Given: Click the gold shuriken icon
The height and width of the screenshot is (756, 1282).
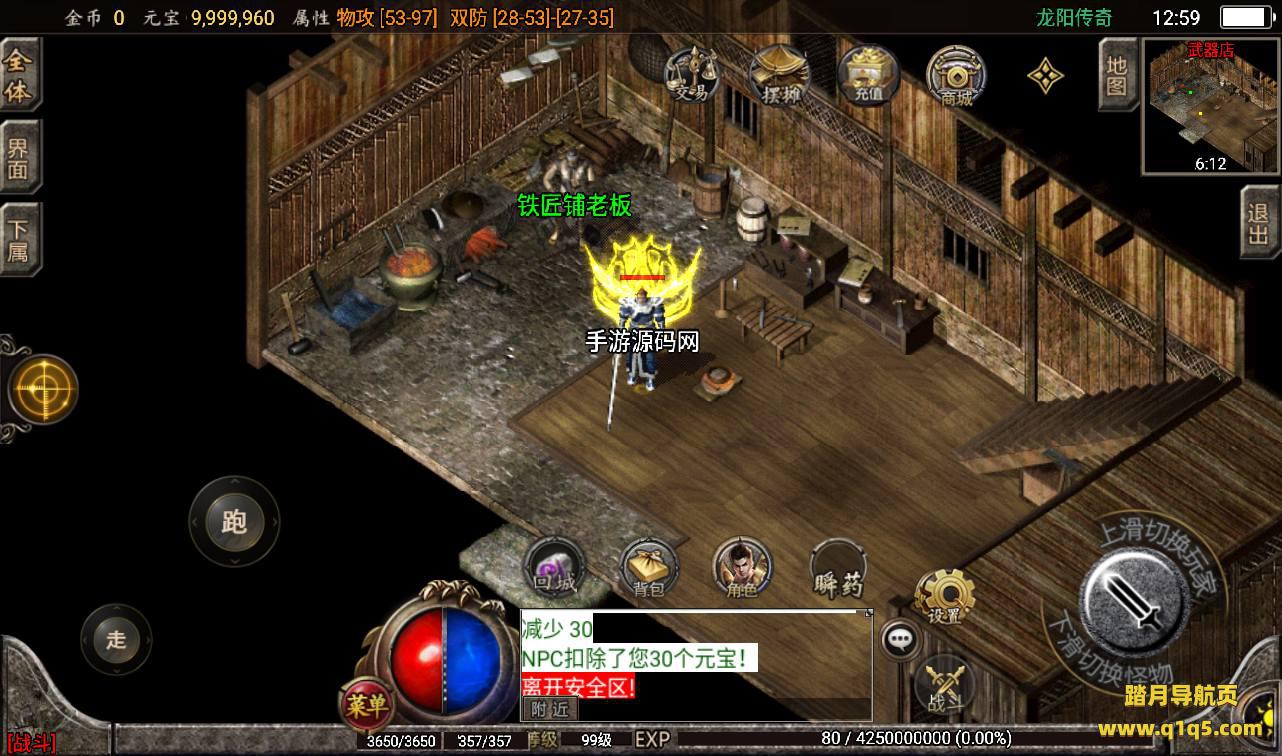Looking at the screenshot, I should pos(1045,75).
